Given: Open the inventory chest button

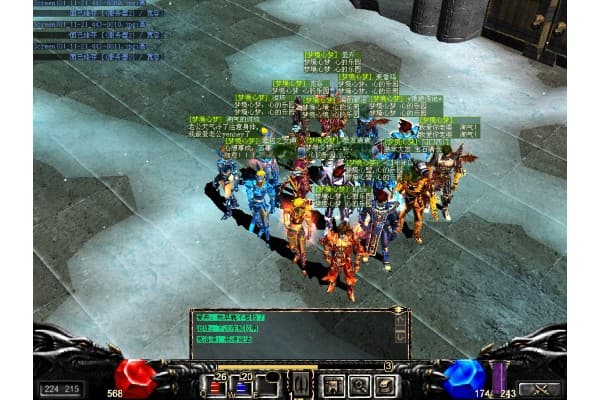Looking at the screenshot, I should (x=385, y=385).
